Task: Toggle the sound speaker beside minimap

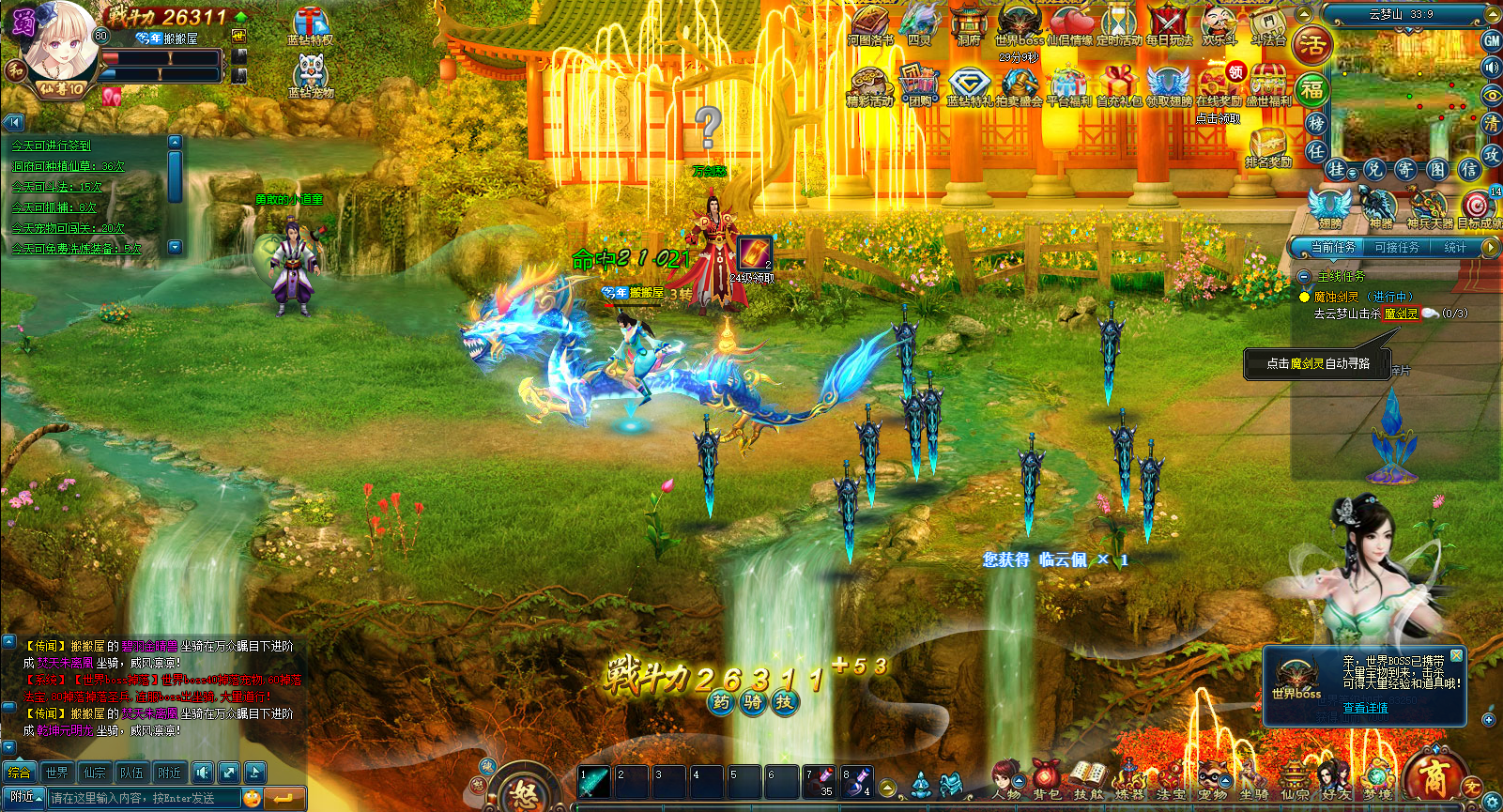Action: coord(1491,68)
